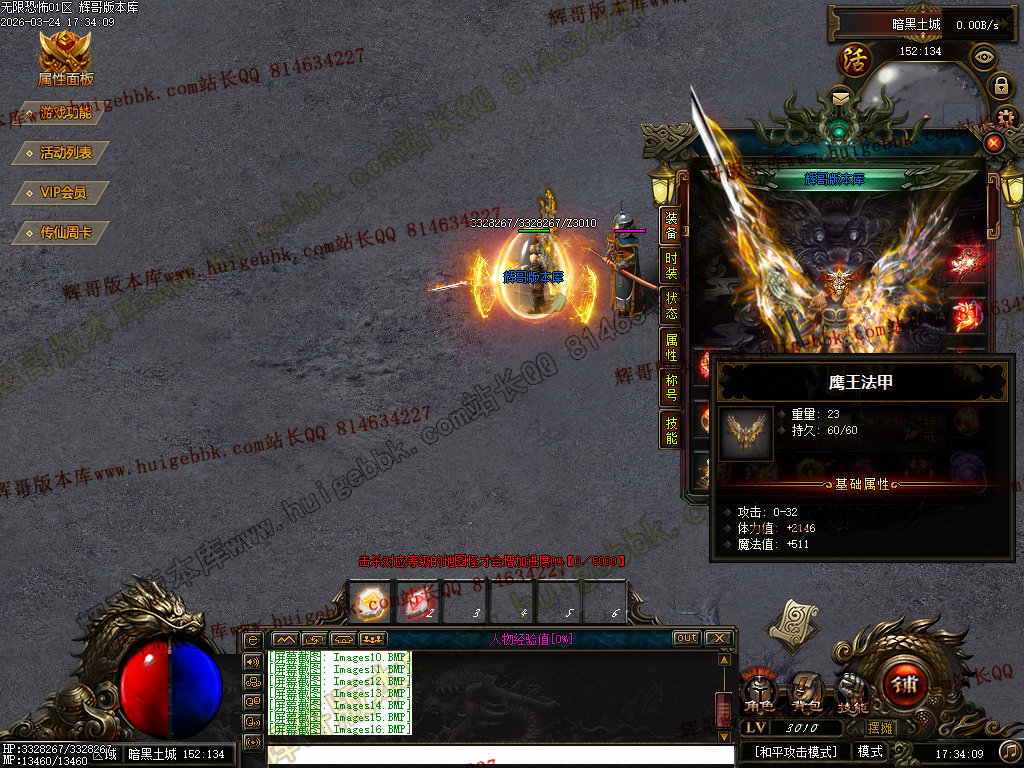This screenshot has width=1024, height=768.
Task: Switch to the 时装 fashion tab
Action: [x=671, y=264]
